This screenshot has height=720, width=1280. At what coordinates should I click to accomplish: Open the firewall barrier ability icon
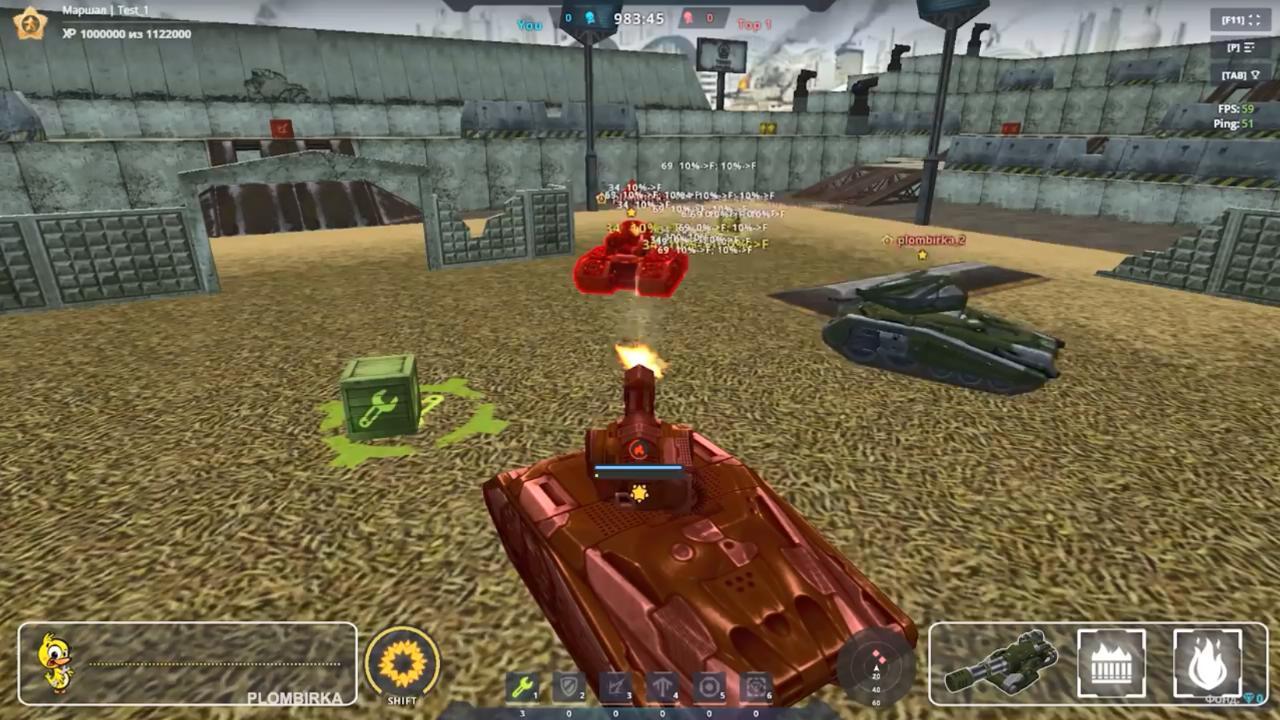pos(1113,661)
